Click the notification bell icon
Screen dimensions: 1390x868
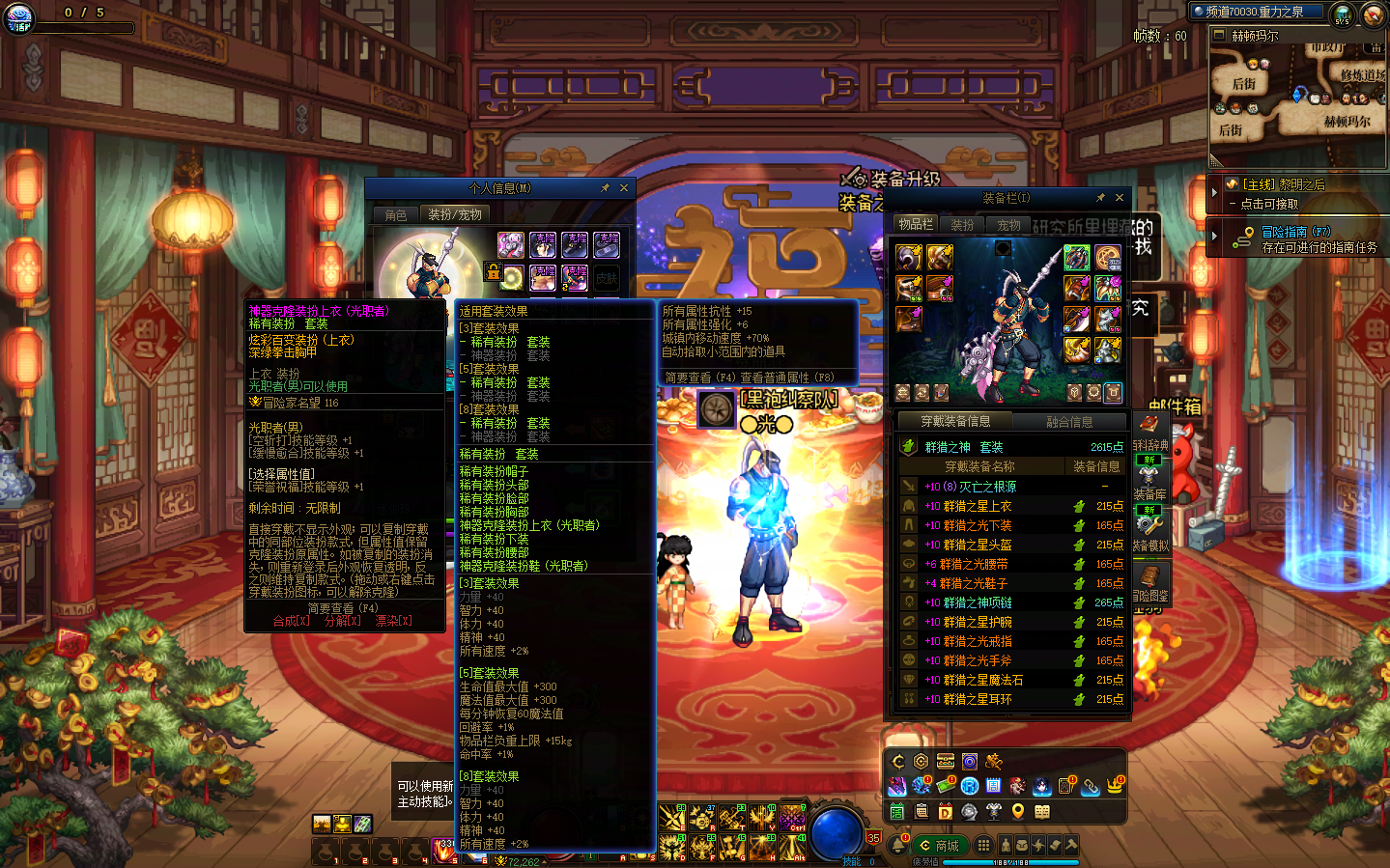click(898, 846)
